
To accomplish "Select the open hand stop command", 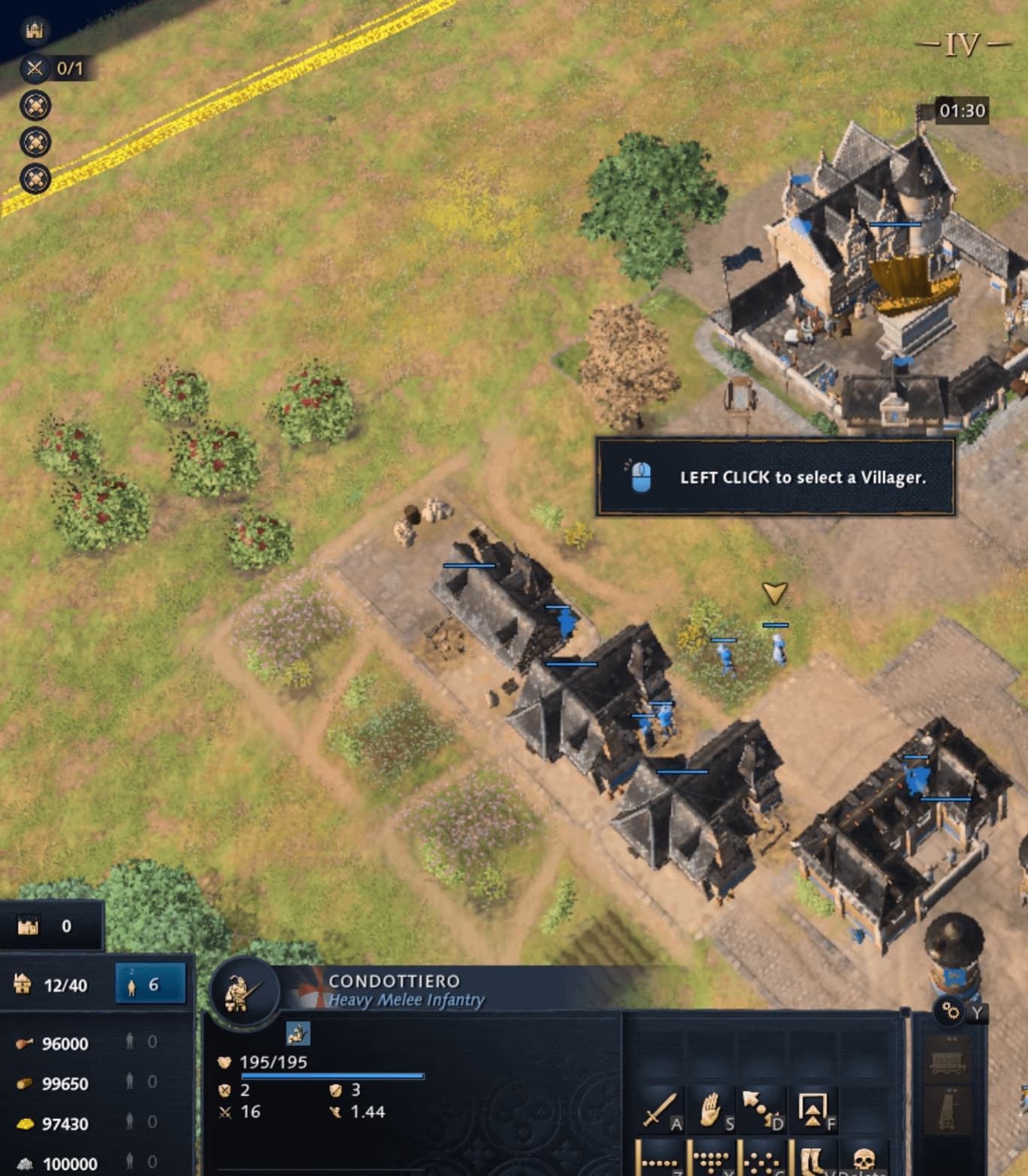I will [x=709, y=1110].
